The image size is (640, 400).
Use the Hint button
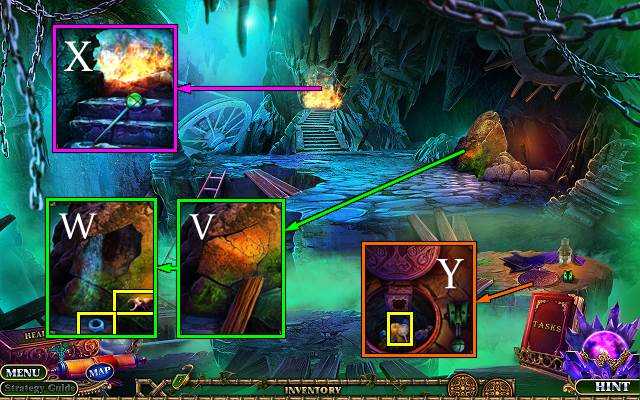[607, 385]
